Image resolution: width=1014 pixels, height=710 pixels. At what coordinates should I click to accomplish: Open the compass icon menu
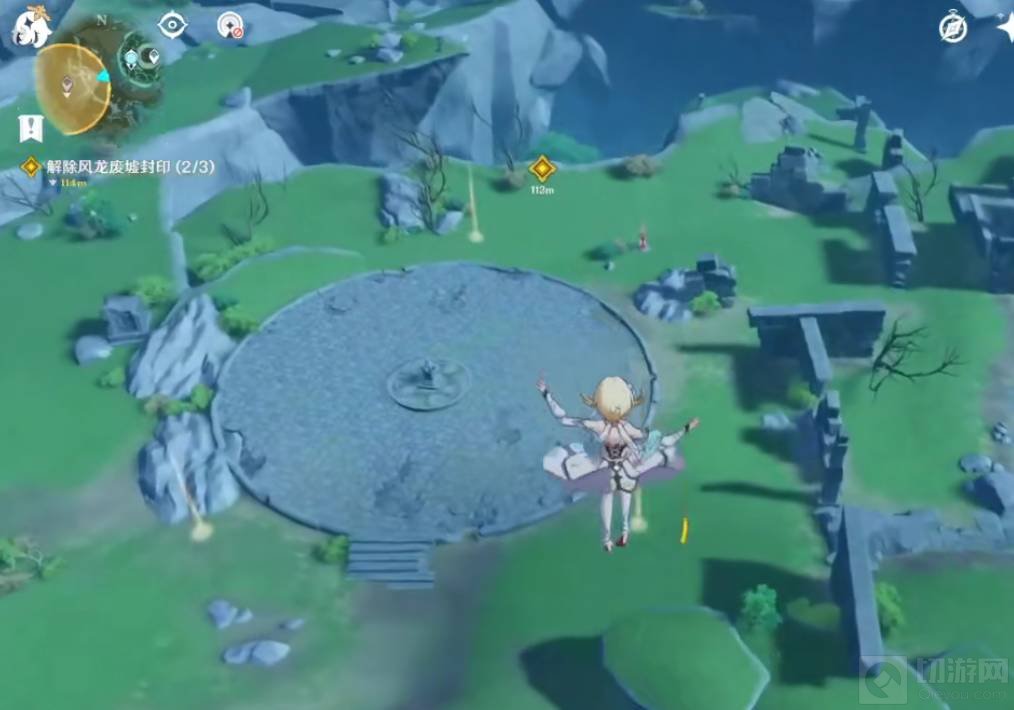(x=952, y=27)
